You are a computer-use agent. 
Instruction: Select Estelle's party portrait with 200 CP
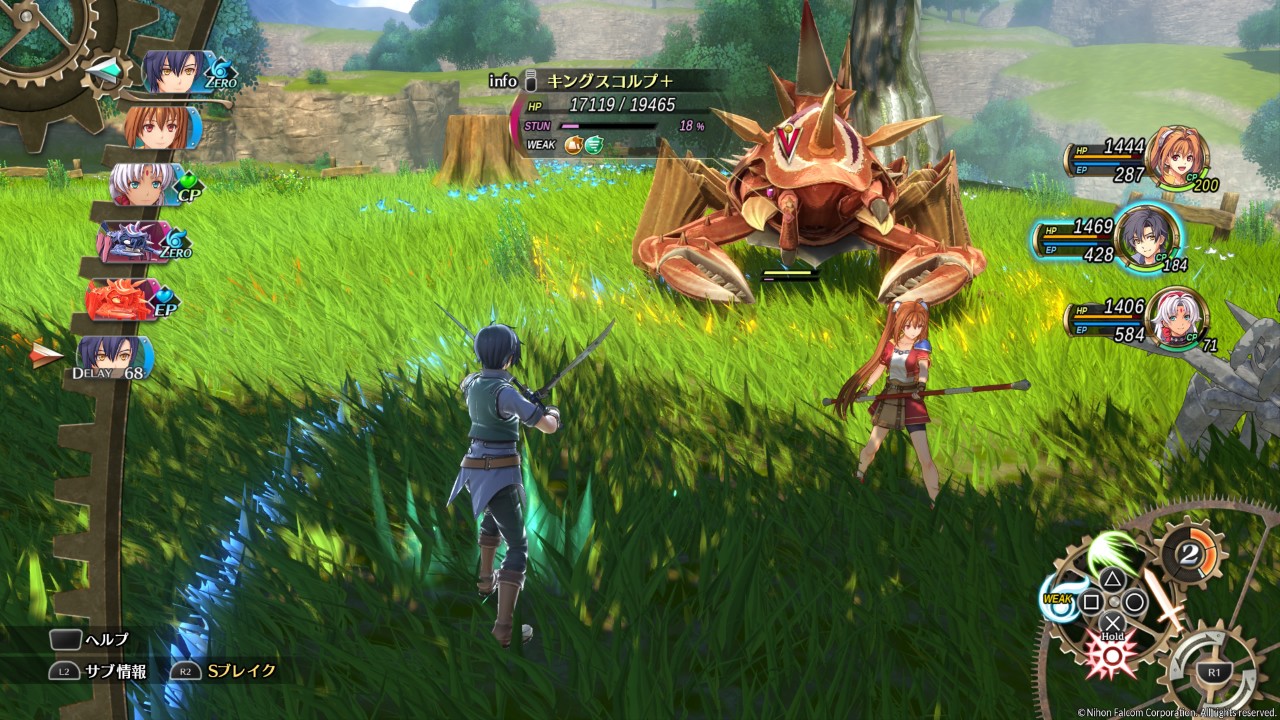[1175, 155]
